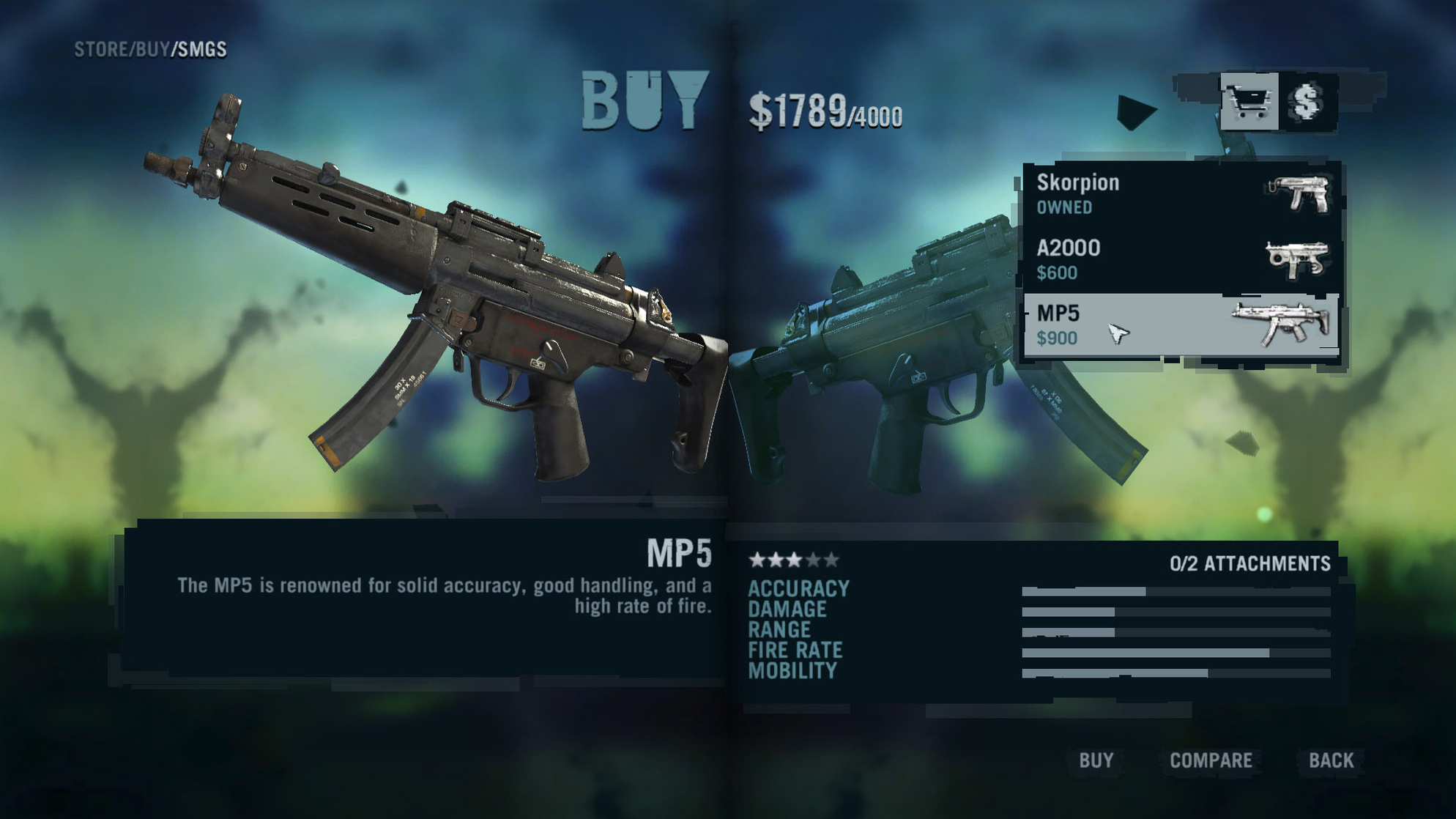The width and height of the screenshot is (1456, 819).
Task: Go to the BUY breadcrumb level
Action: (152, 50)
